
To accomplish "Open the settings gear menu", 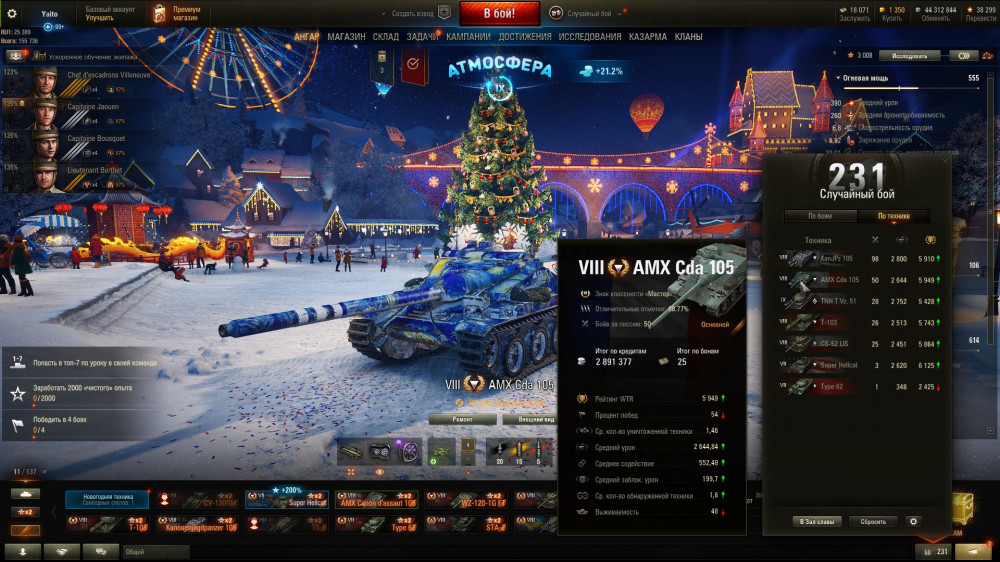I will pos(12,13).
